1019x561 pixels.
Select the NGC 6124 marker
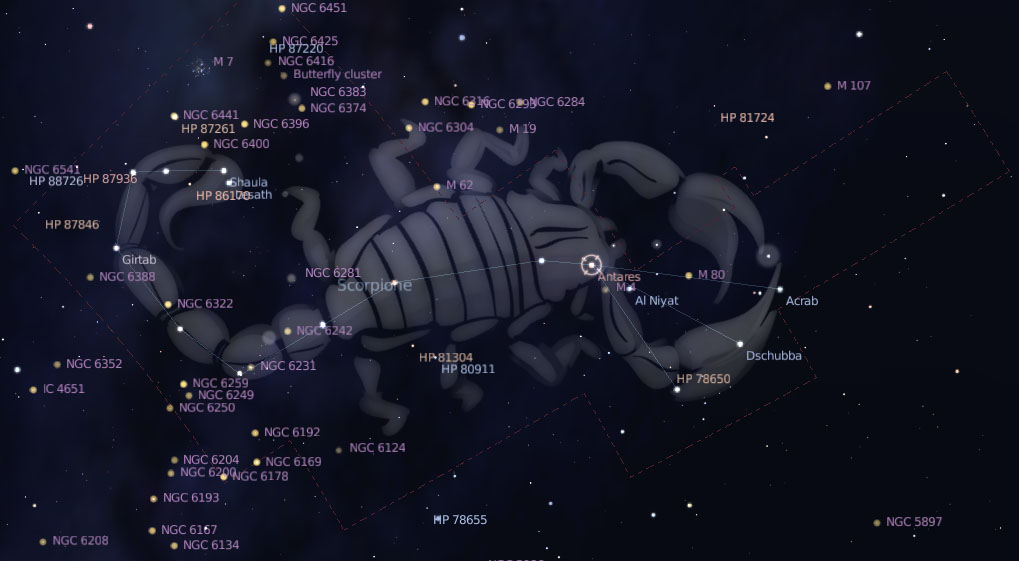(339, 449)
